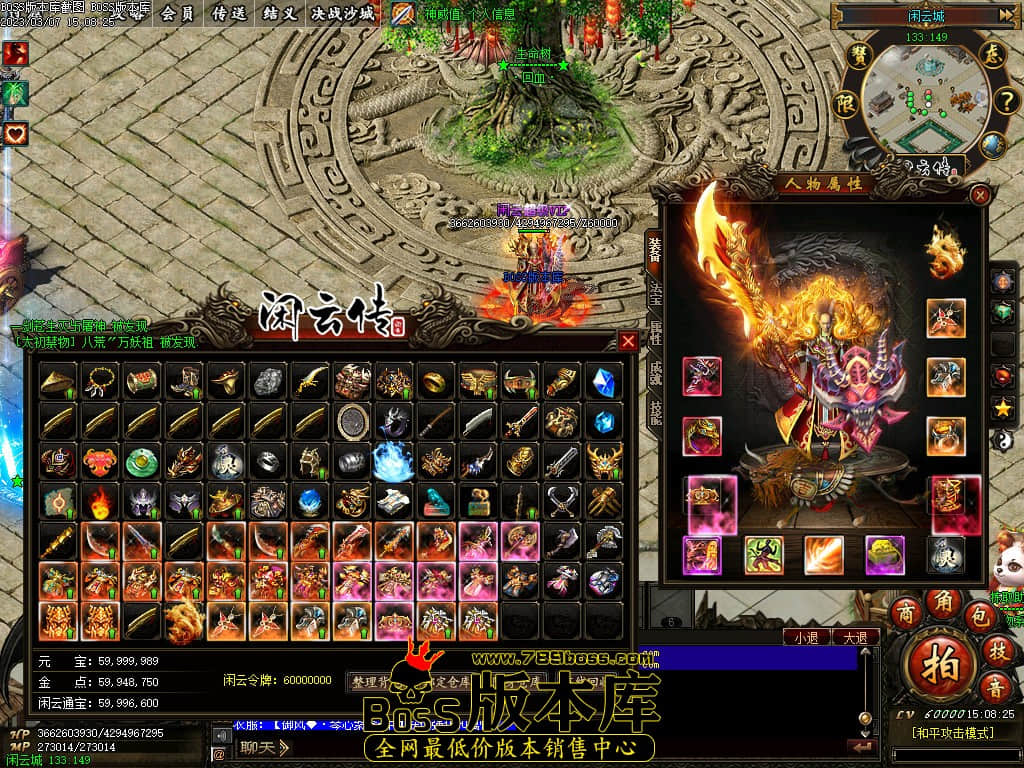
Task: Open the 传送 teleport menu
Action: coord(230,14)
